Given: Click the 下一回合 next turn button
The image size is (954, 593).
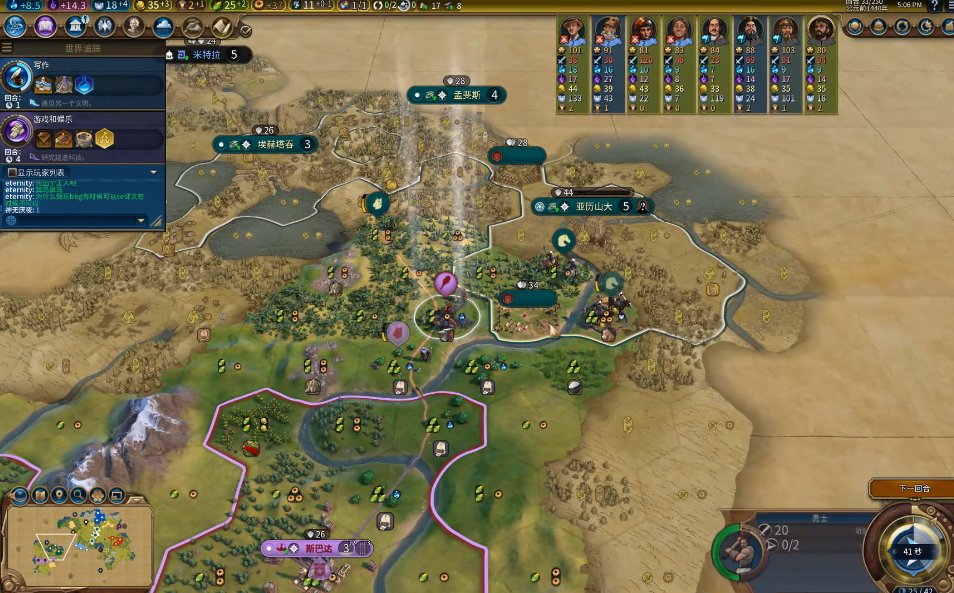Looking at the screenshot, I should point(910,489).
